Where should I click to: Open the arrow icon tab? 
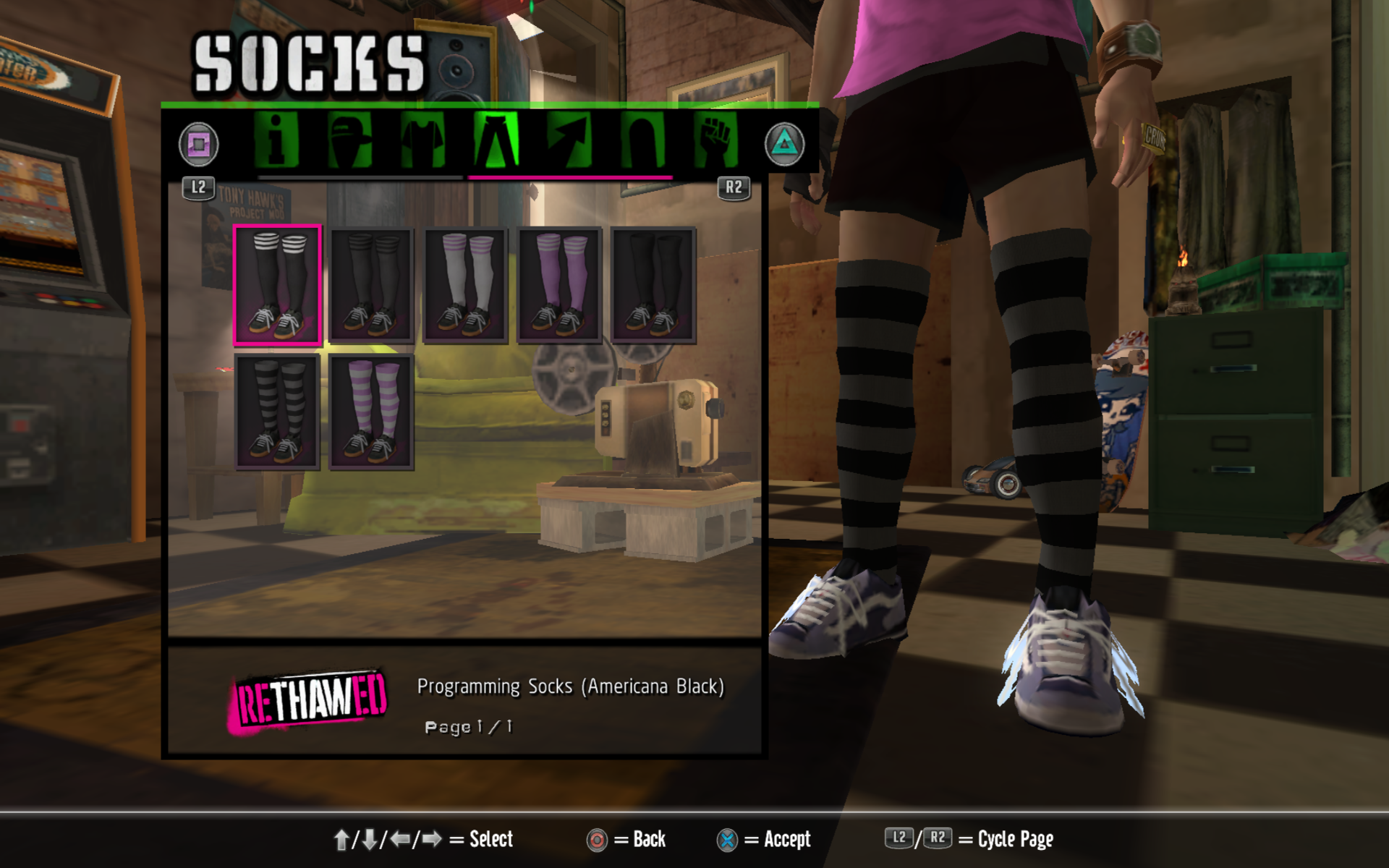569,141
